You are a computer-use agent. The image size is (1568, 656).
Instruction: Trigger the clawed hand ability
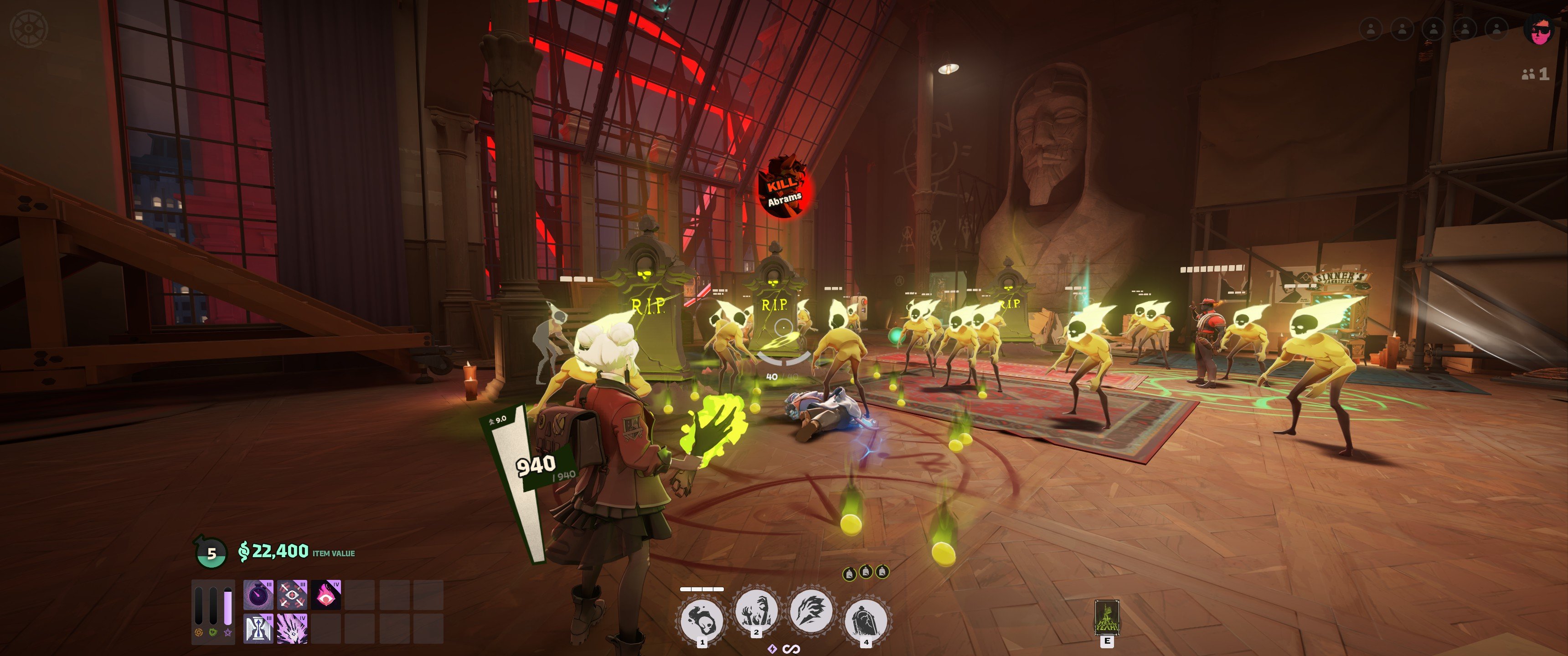[810, 610]
